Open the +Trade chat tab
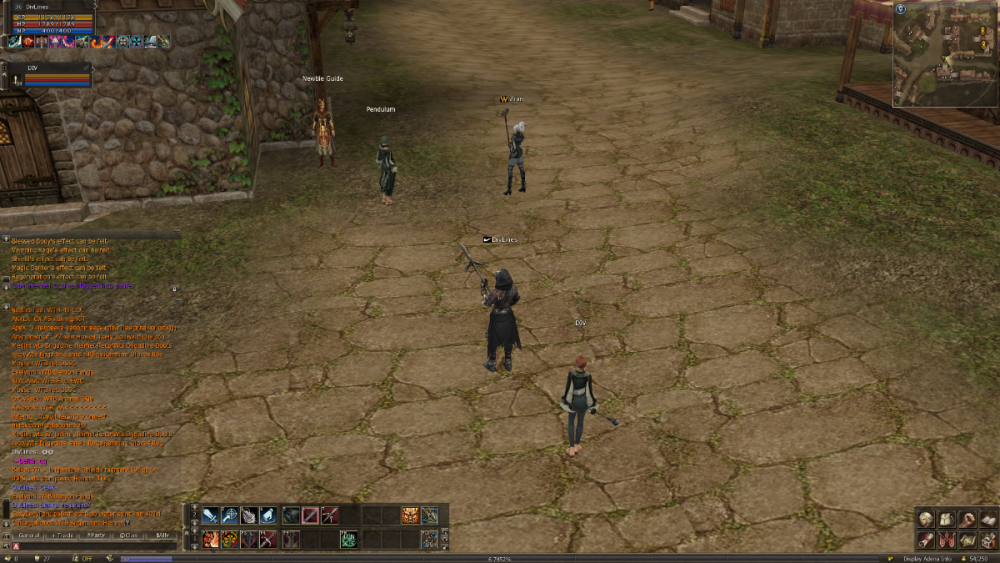 pos(62,536)
